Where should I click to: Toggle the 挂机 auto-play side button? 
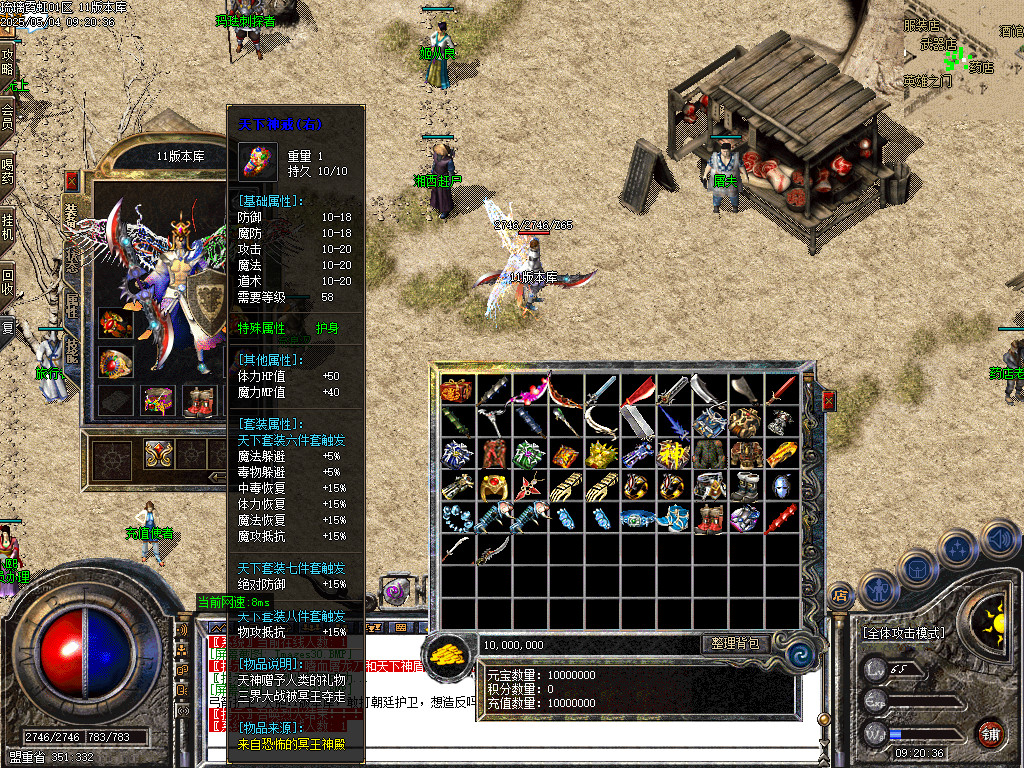8,226
